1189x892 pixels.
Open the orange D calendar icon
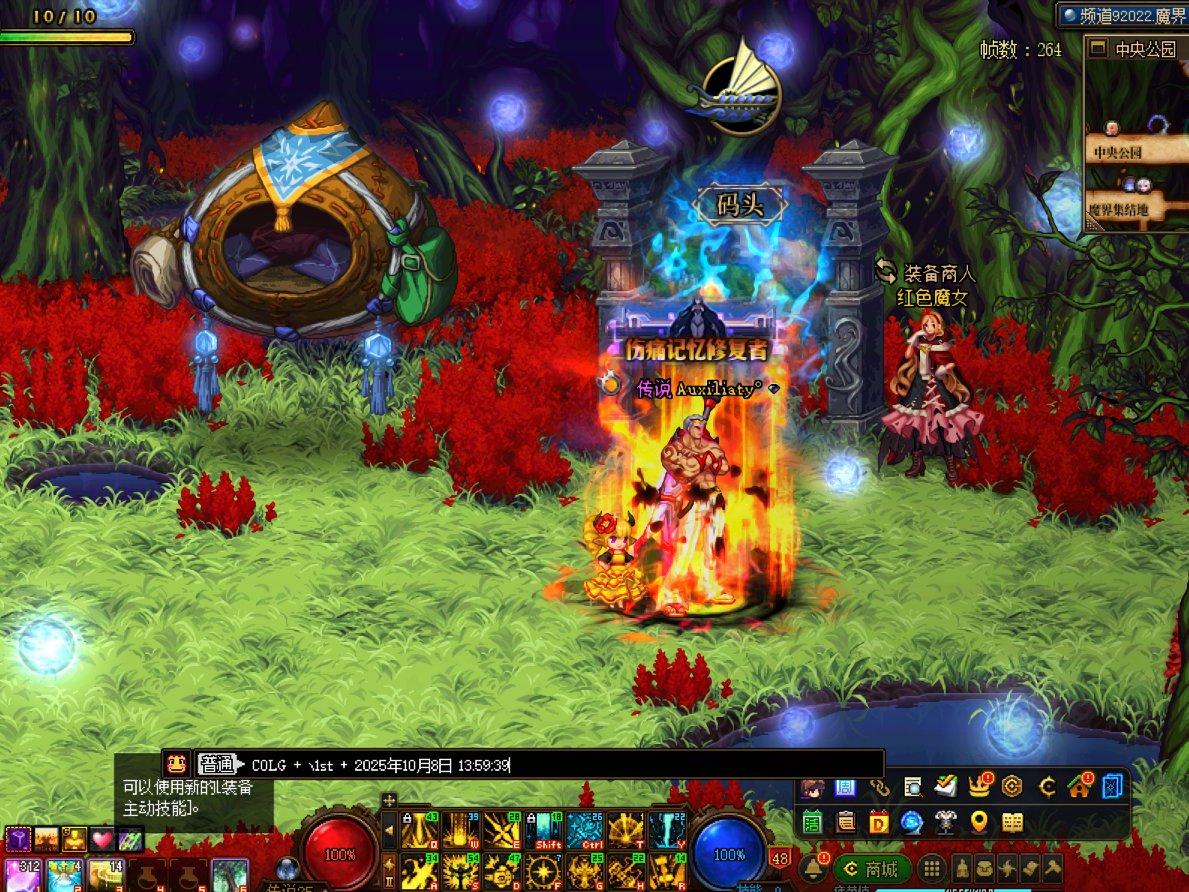click(879, 822)
